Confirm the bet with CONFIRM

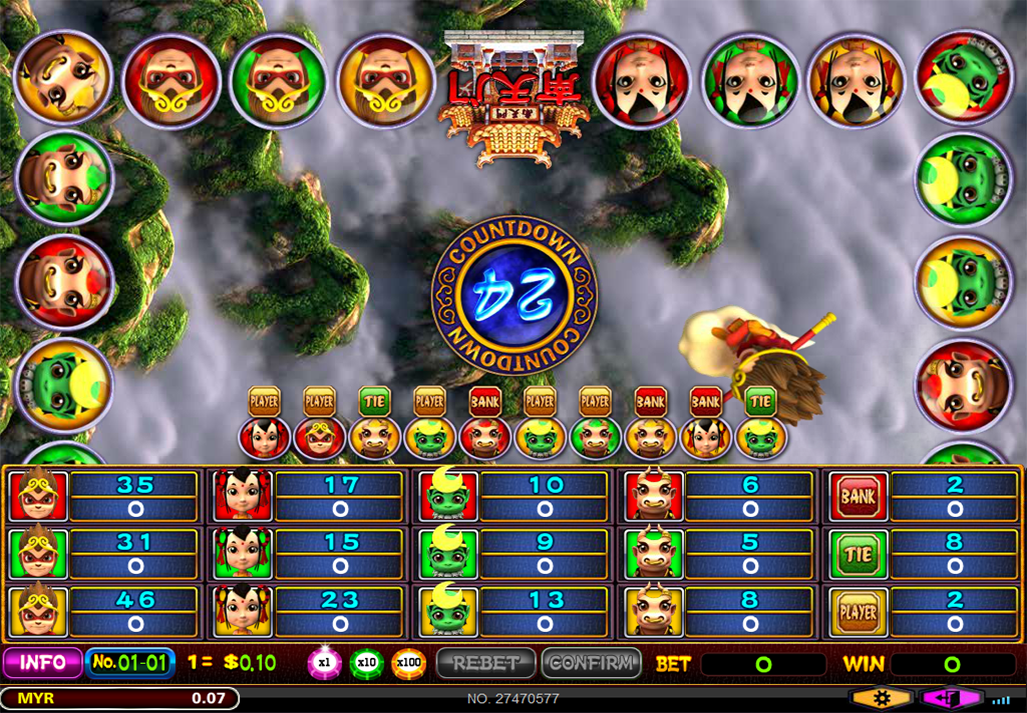(591, 663)
